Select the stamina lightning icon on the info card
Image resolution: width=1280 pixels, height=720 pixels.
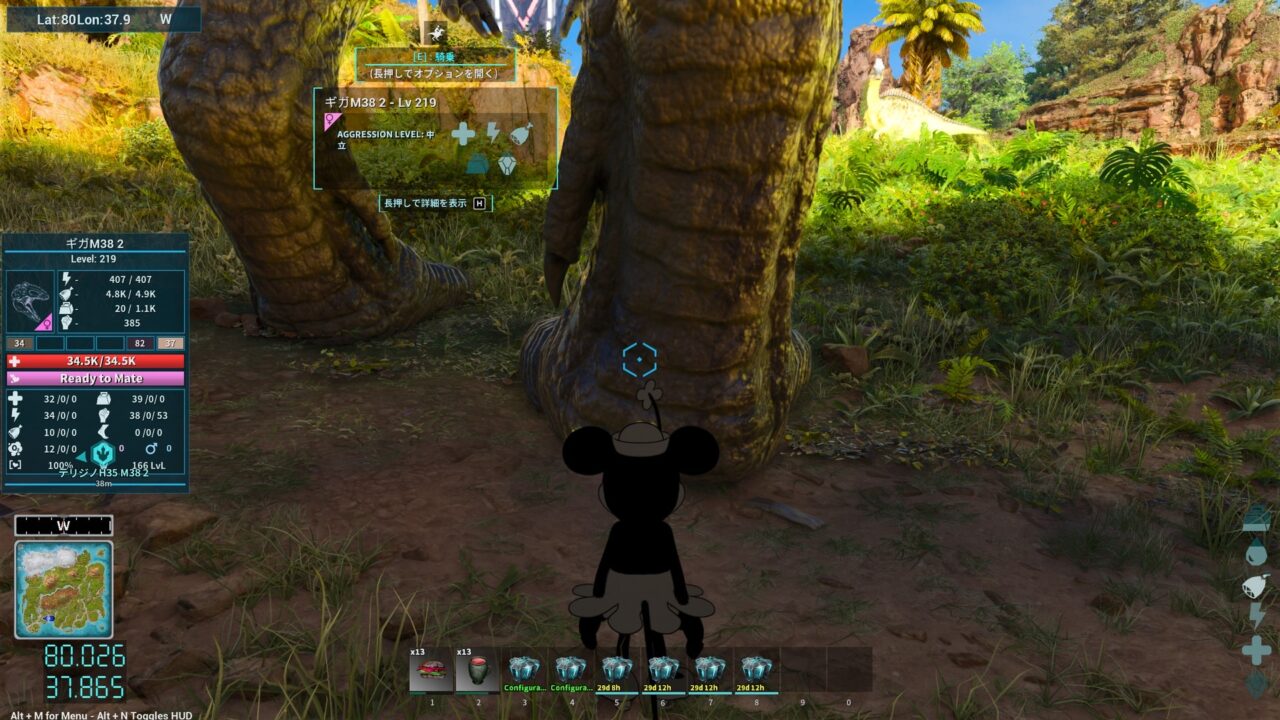tap(492, 133)
